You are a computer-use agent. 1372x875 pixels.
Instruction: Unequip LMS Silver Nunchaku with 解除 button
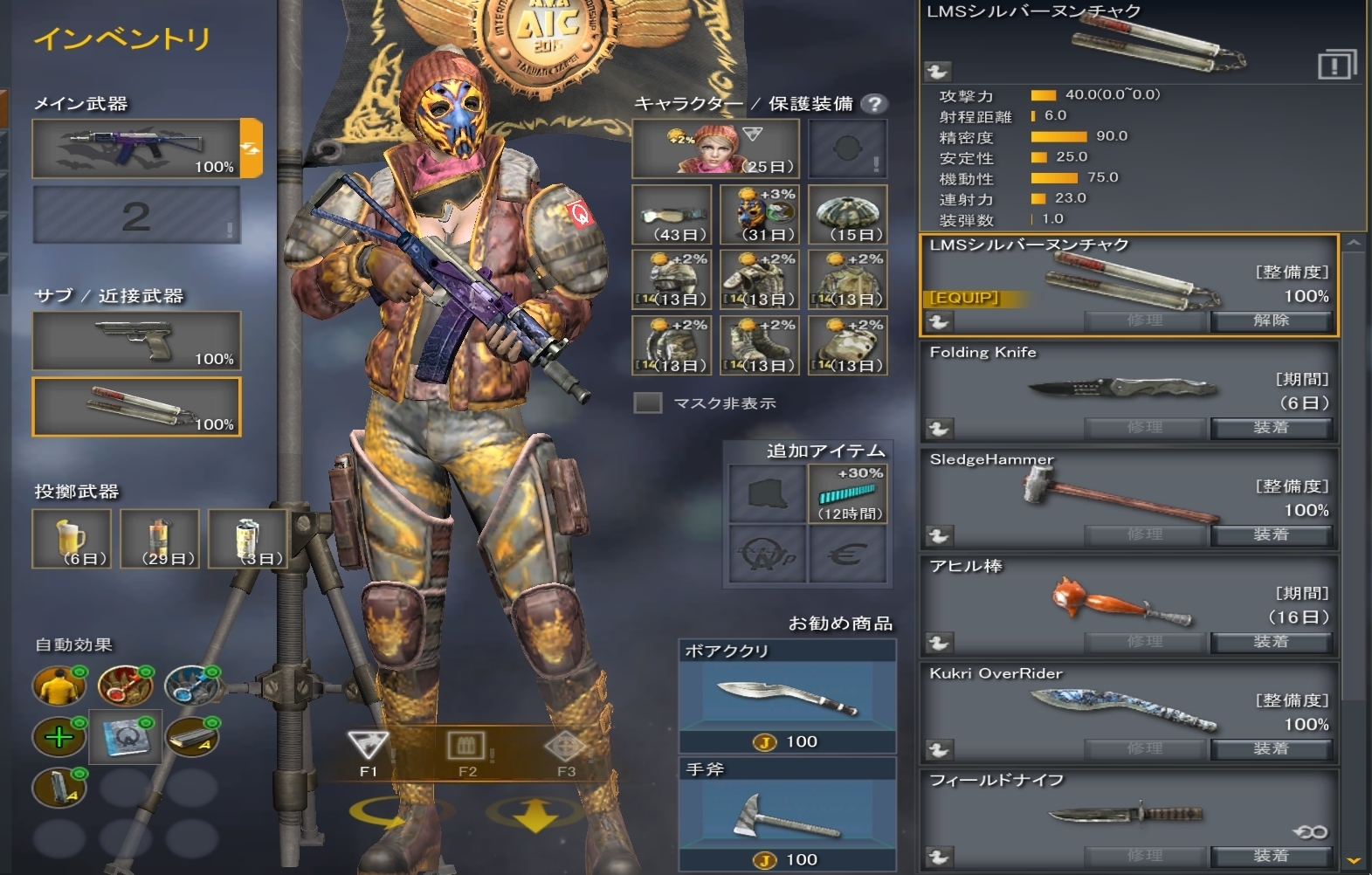point(1271,320)
